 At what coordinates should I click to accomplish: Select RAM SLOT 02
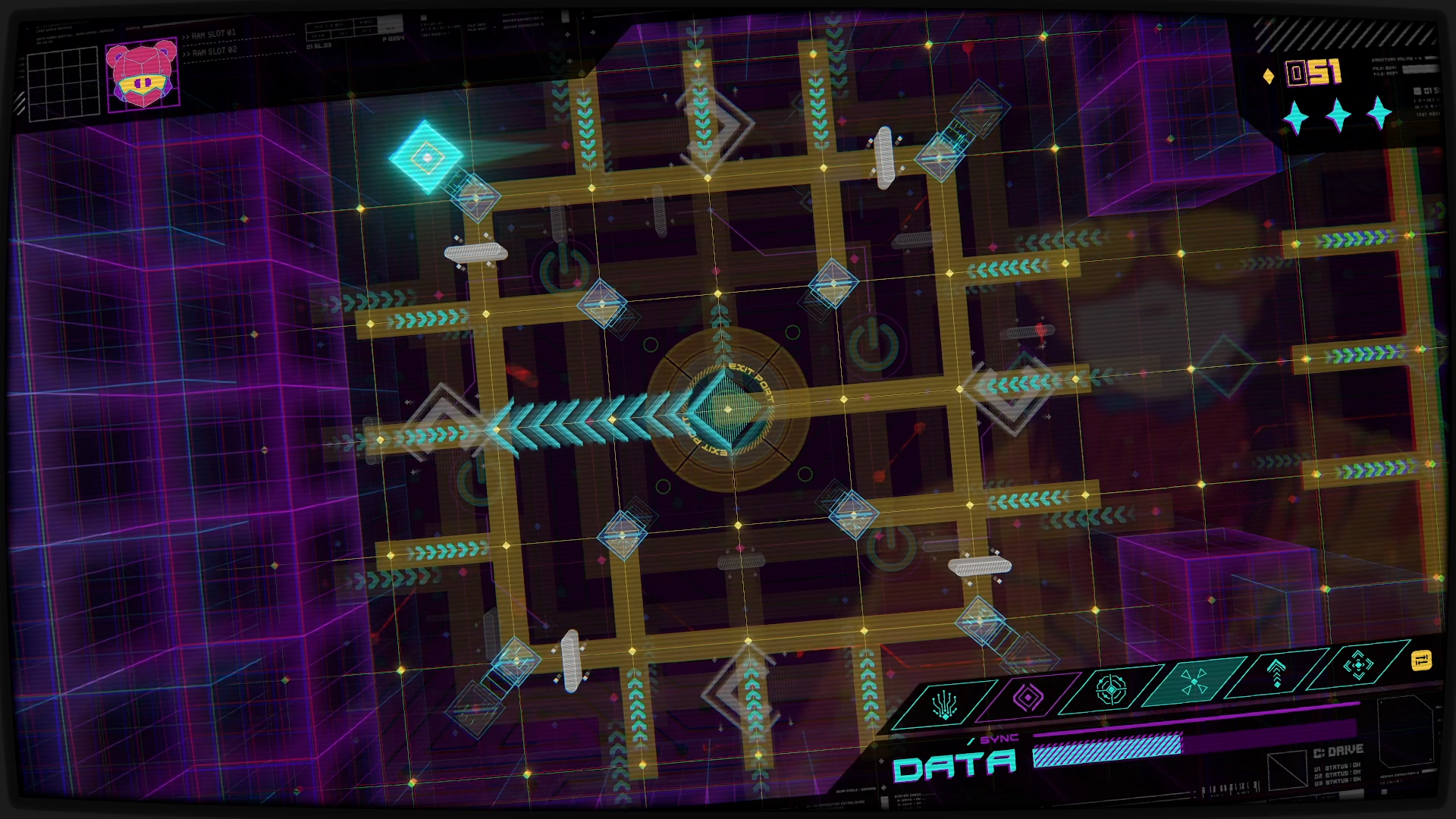coord(214,52)
